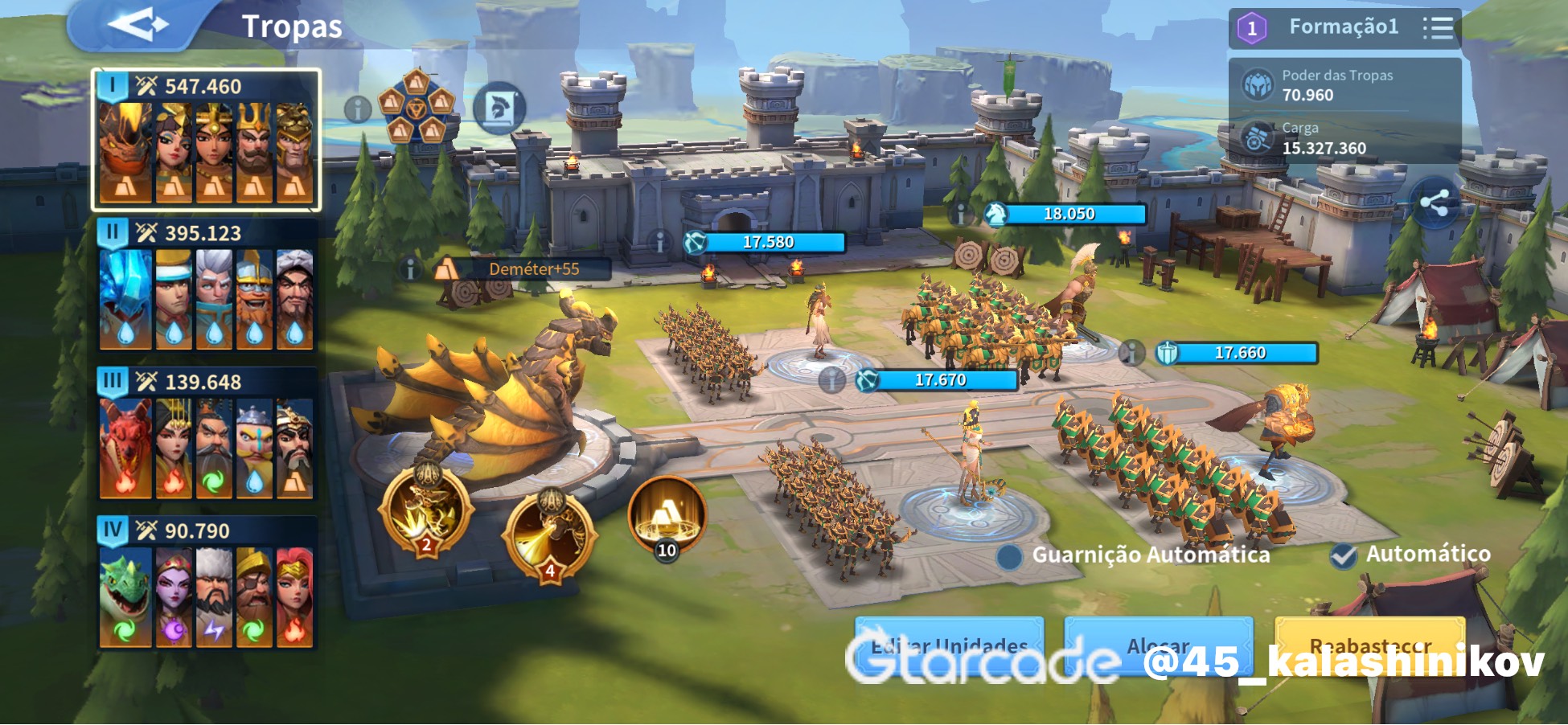Share the formation with the share icon
This screenshot has height=725, width=1568.
click(x=1435, y=203)
